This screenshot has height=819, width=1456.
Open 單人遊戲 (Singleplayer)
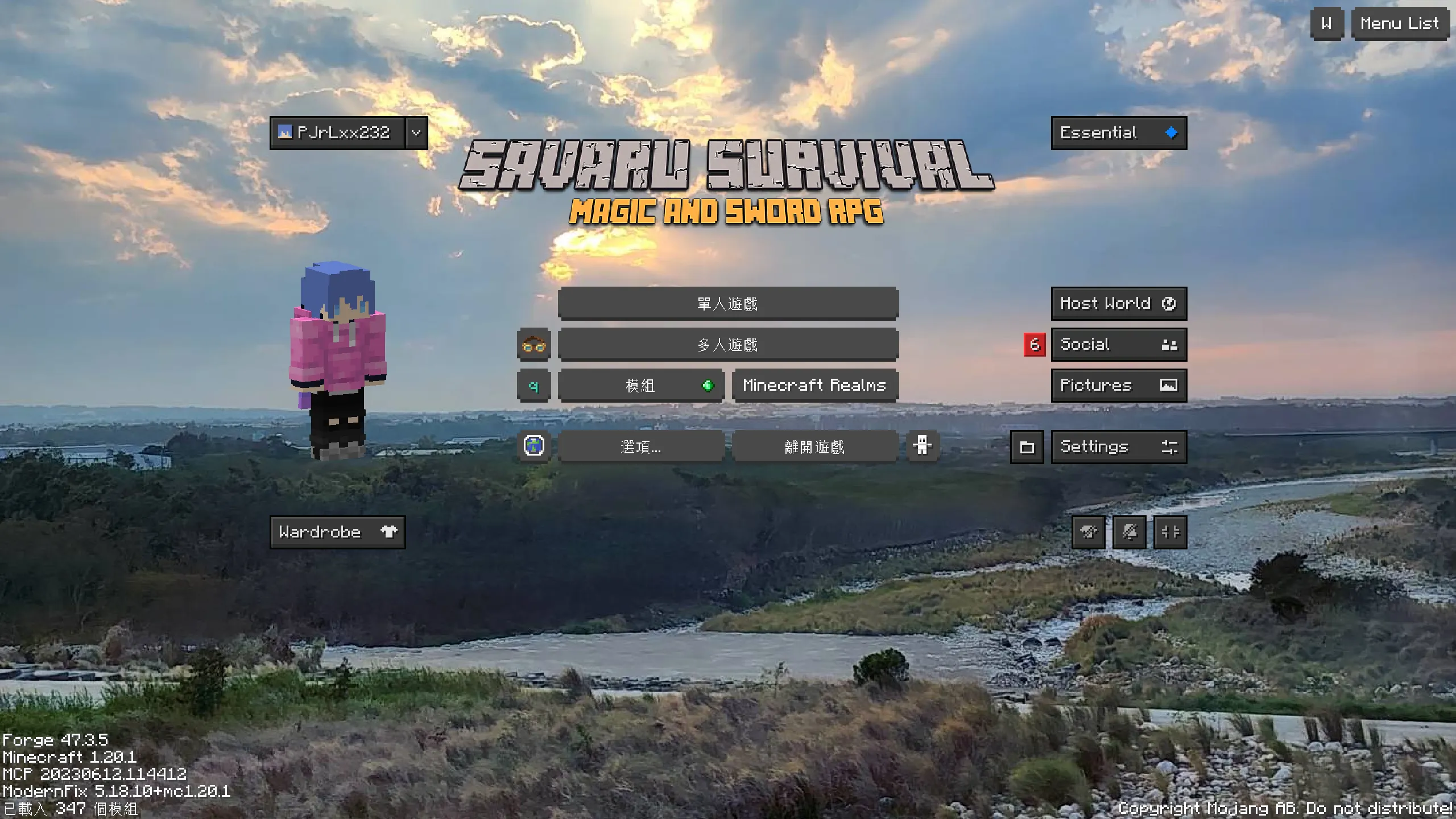point(728,303)
